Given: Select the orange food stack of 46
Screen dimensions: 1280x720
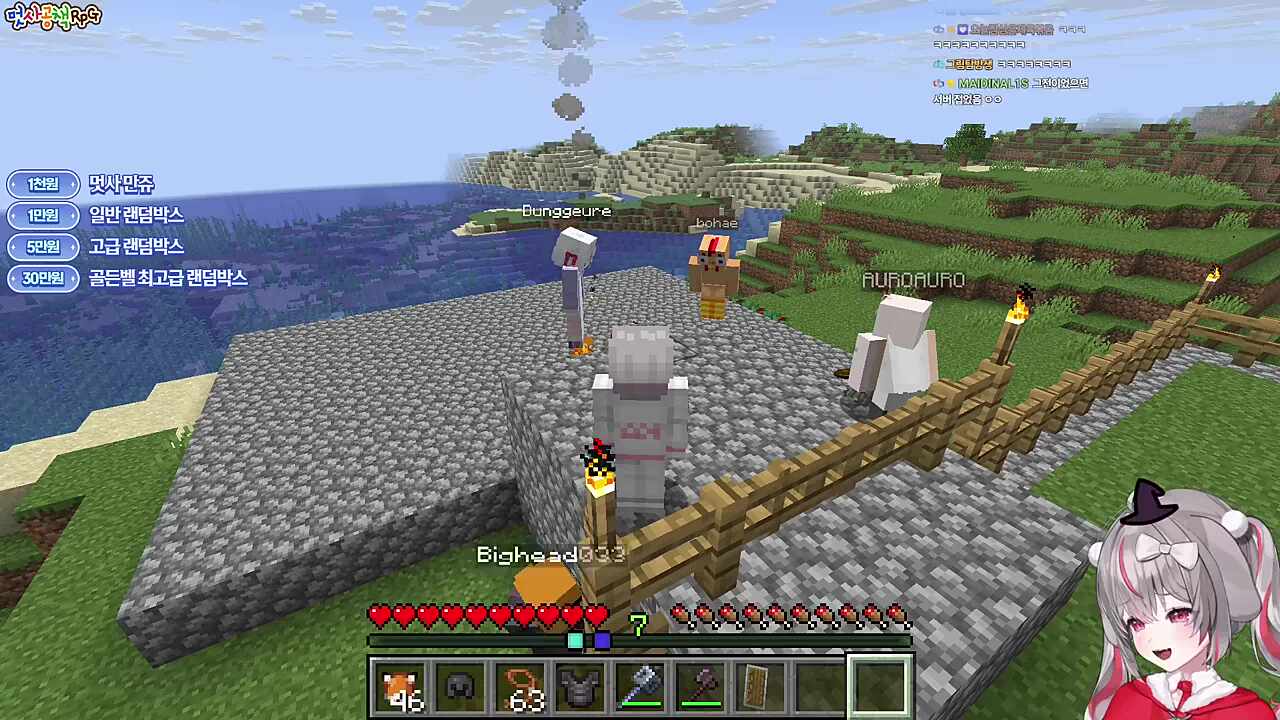Looking at the screenshot, I should pyautogui.click(x=400, y=687).
